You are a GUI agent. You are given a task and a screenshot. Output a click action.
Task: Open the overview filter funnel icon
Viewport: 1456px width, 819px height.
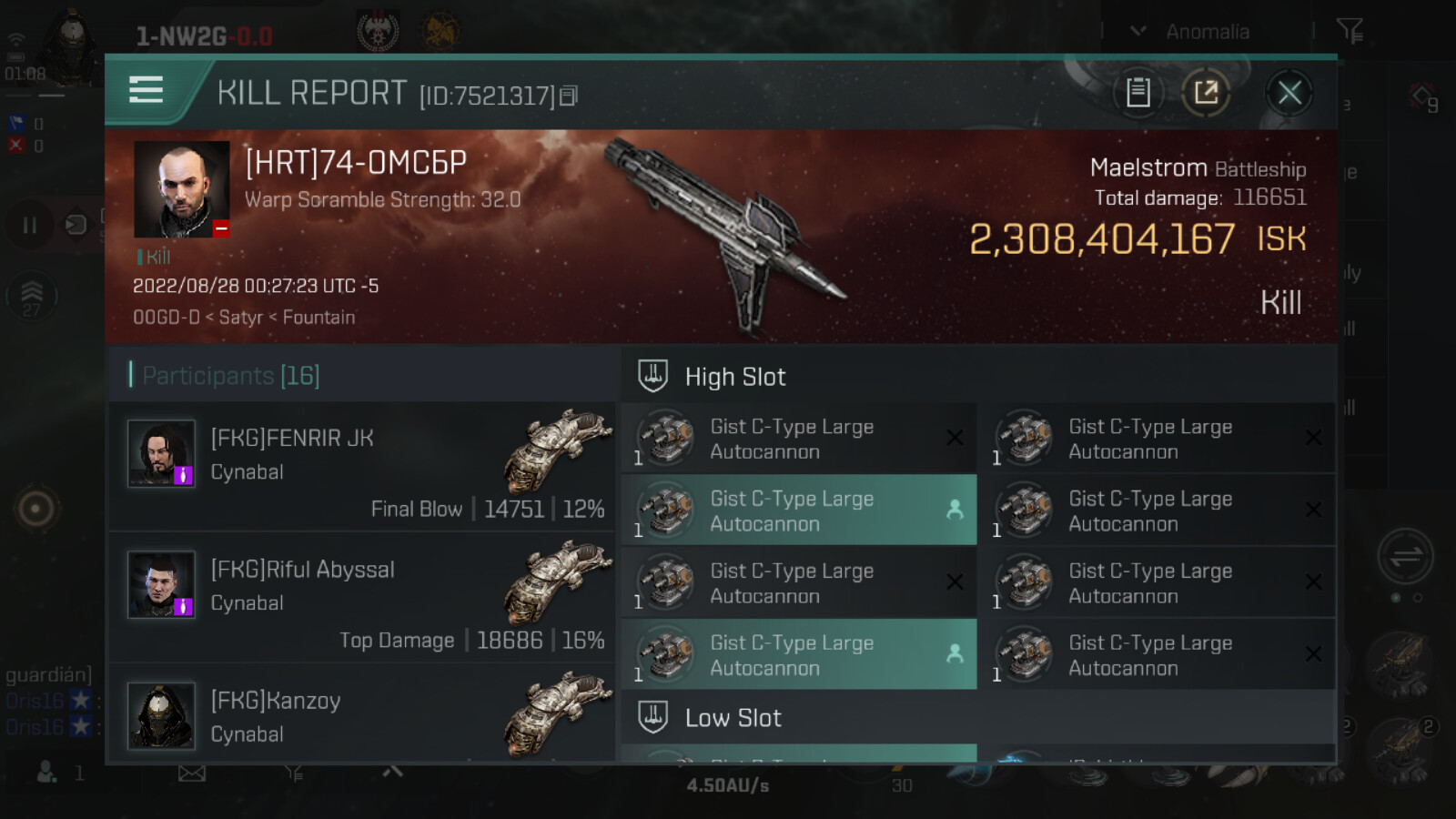1350,32
